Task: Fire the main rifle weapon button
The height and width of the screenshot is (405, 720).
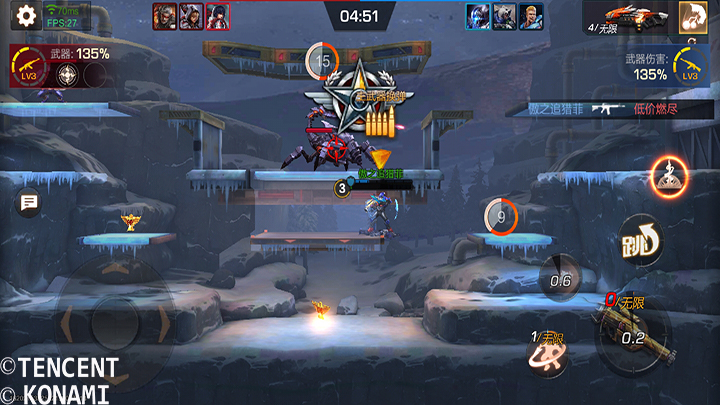Action: (x=632, y=335)
